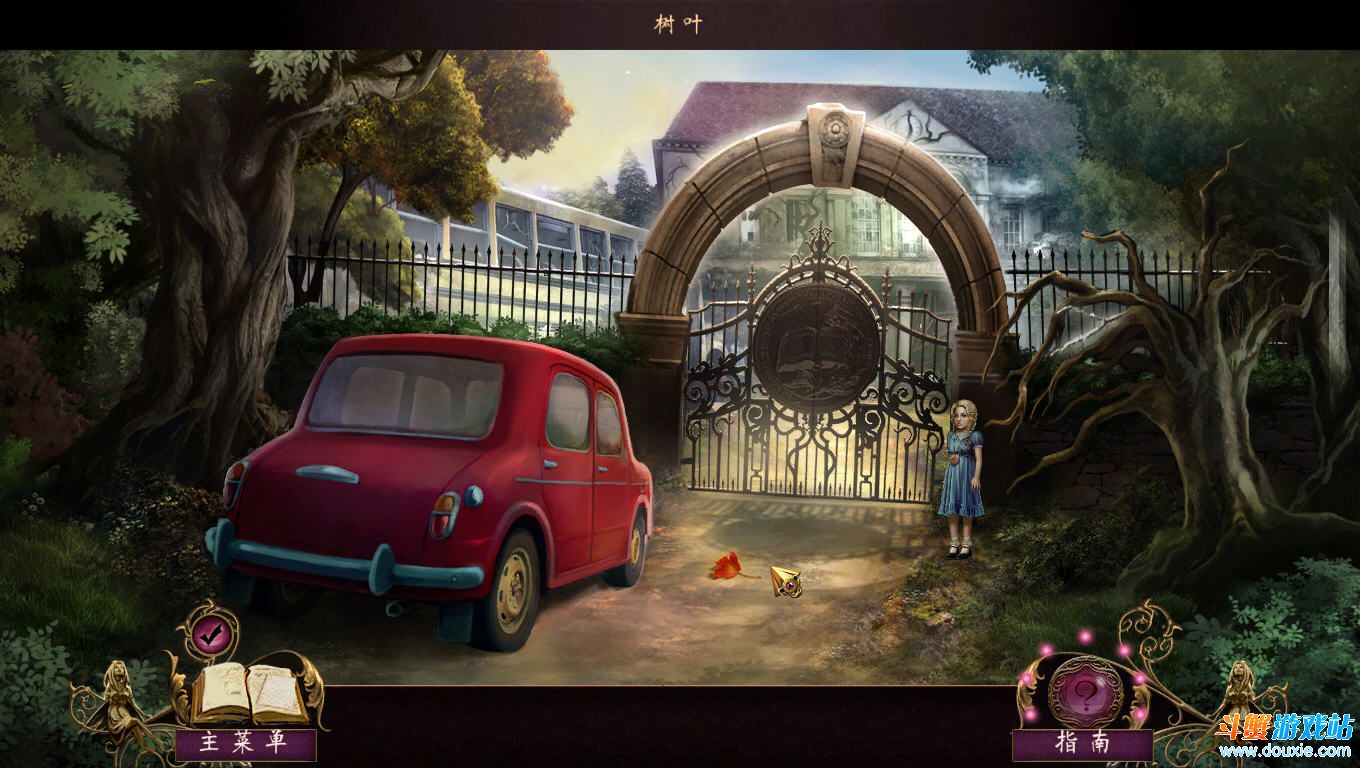Viewport: 1360px width, 768px height.
Task: Open the 主菜单 main menu
Action: pyautogui.click(x=245, y=743)
